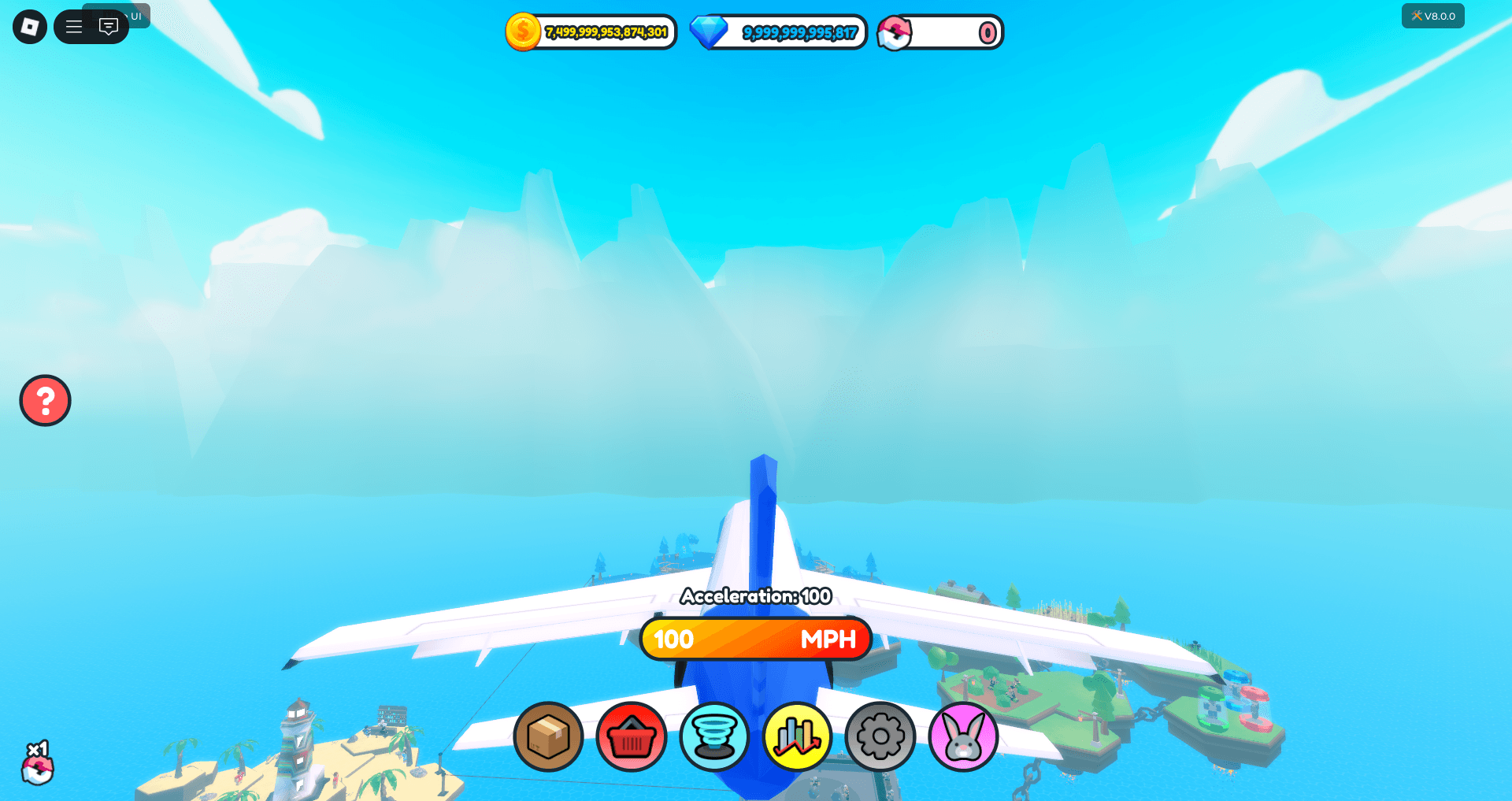Open the pink bunny pets menu
The width and height of the screenshot is (1512, 801).
pos(964,737)
